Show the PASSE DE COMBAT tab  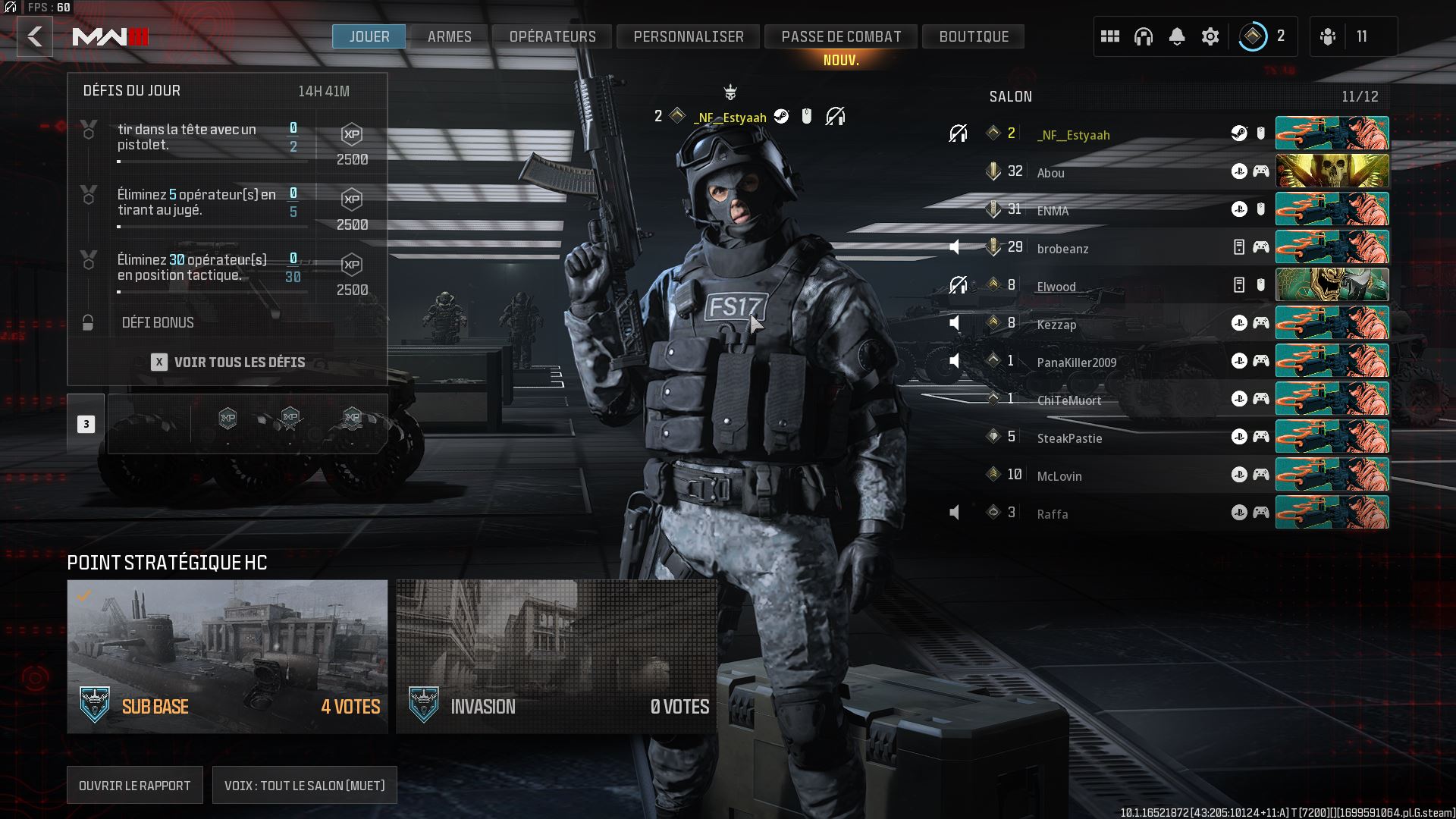tap(841, 36)
